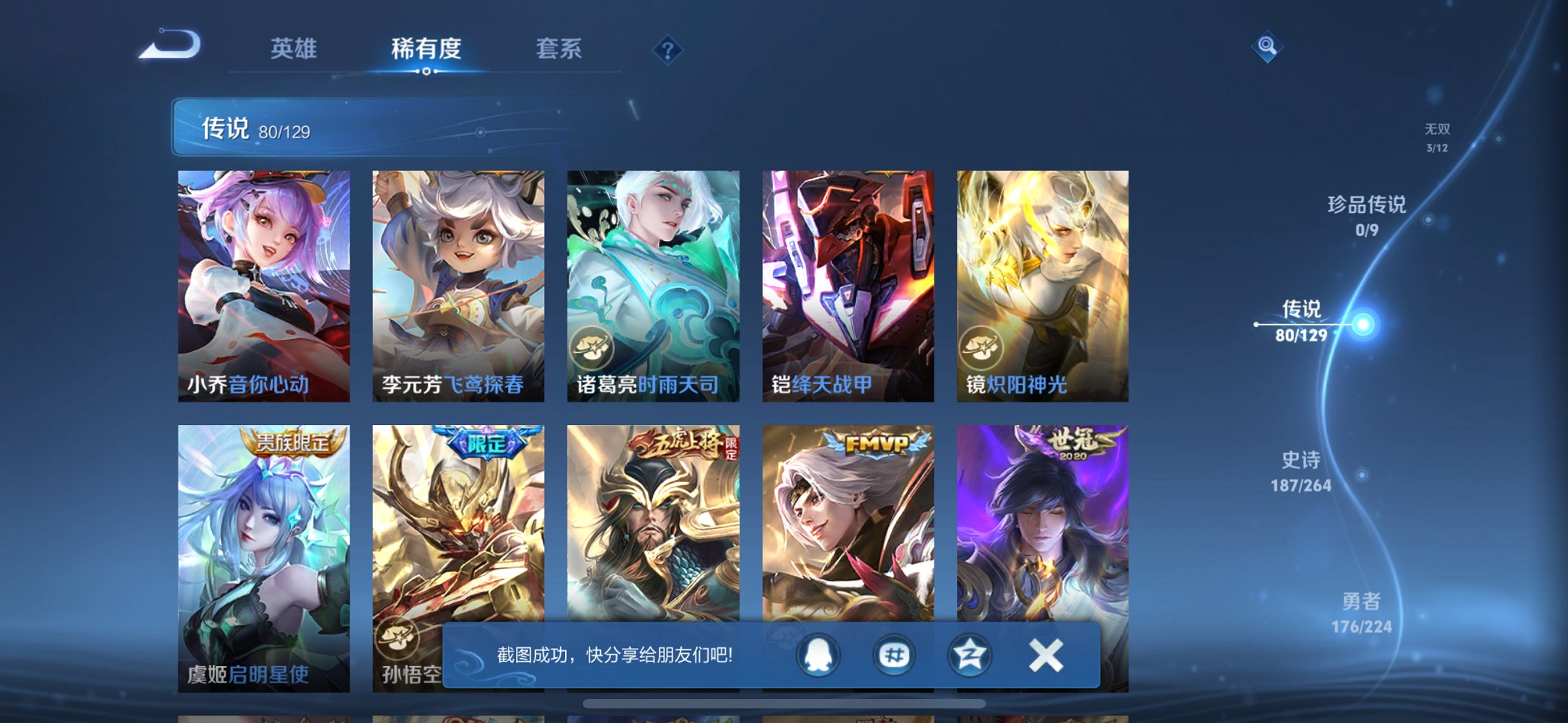Switch to the 套系 tab
The image size is (1568, 723).
pos(559,50)
